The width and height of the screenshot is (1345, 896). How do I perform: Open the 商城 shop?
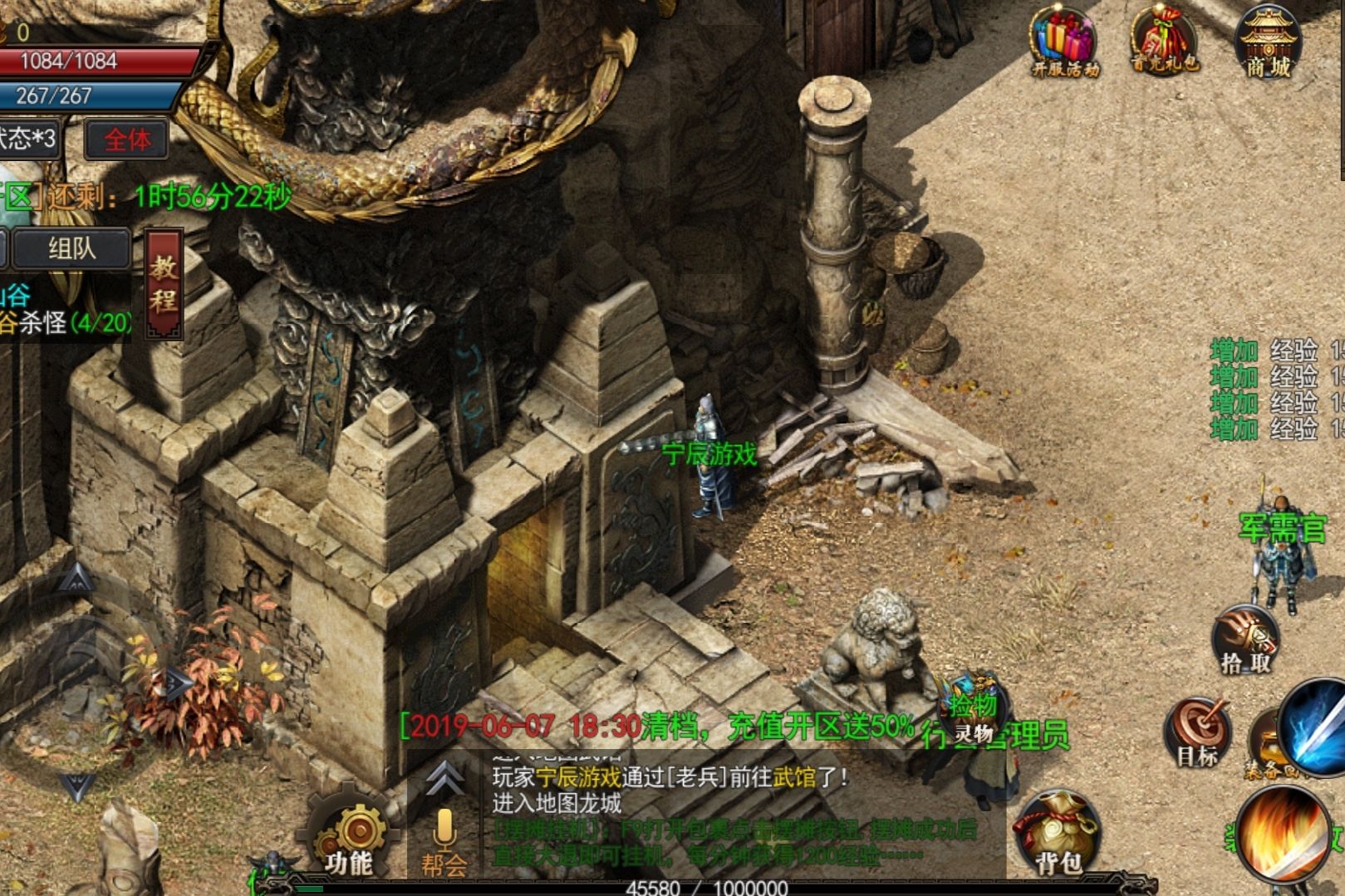(x=1268, y=43)
